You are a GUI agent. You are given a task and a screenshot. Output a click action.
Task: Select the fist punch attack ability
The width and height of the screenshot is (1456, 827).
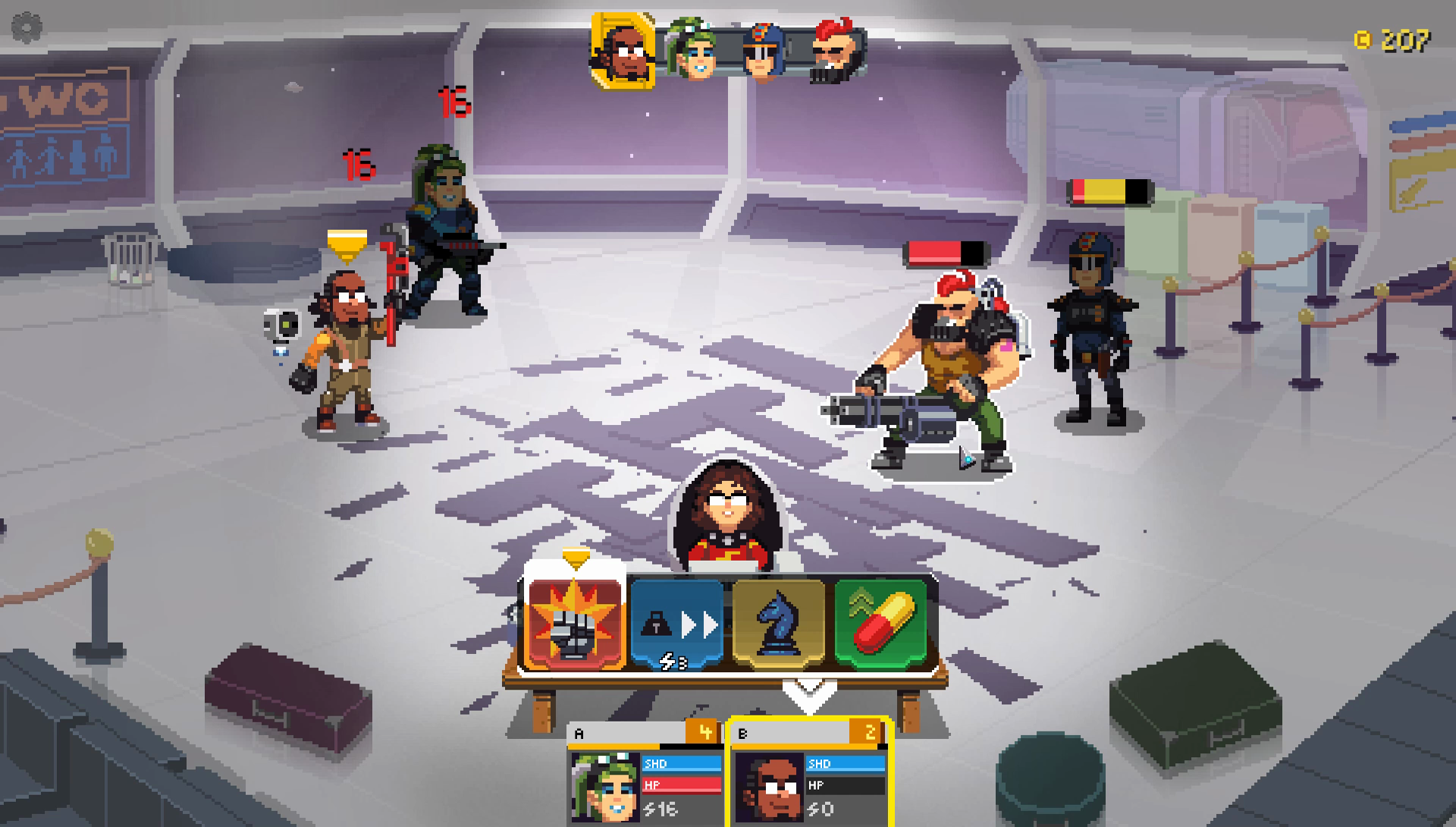[575, 625]
